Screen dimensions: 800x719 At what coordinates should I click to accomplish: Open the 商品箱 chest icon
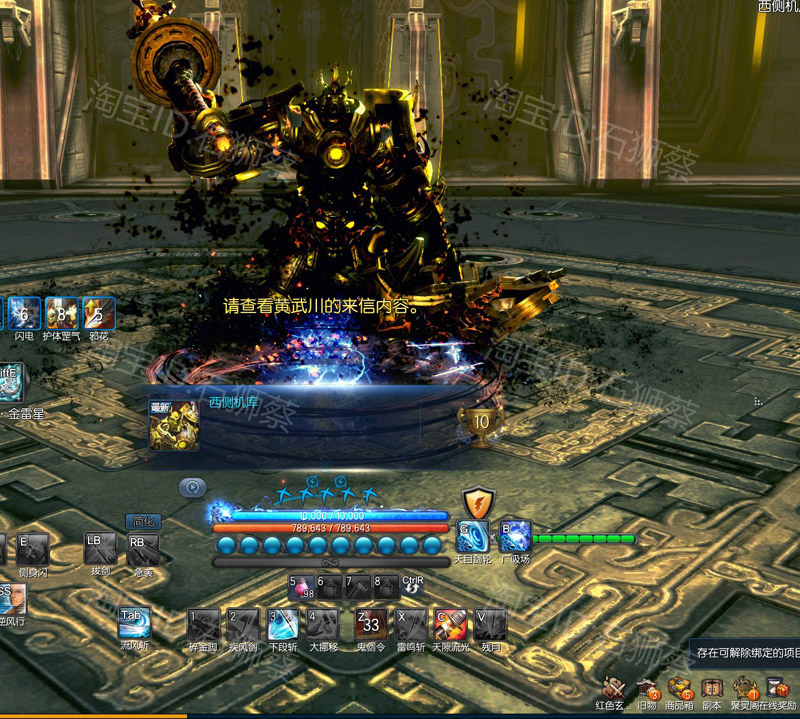point(680,689)
